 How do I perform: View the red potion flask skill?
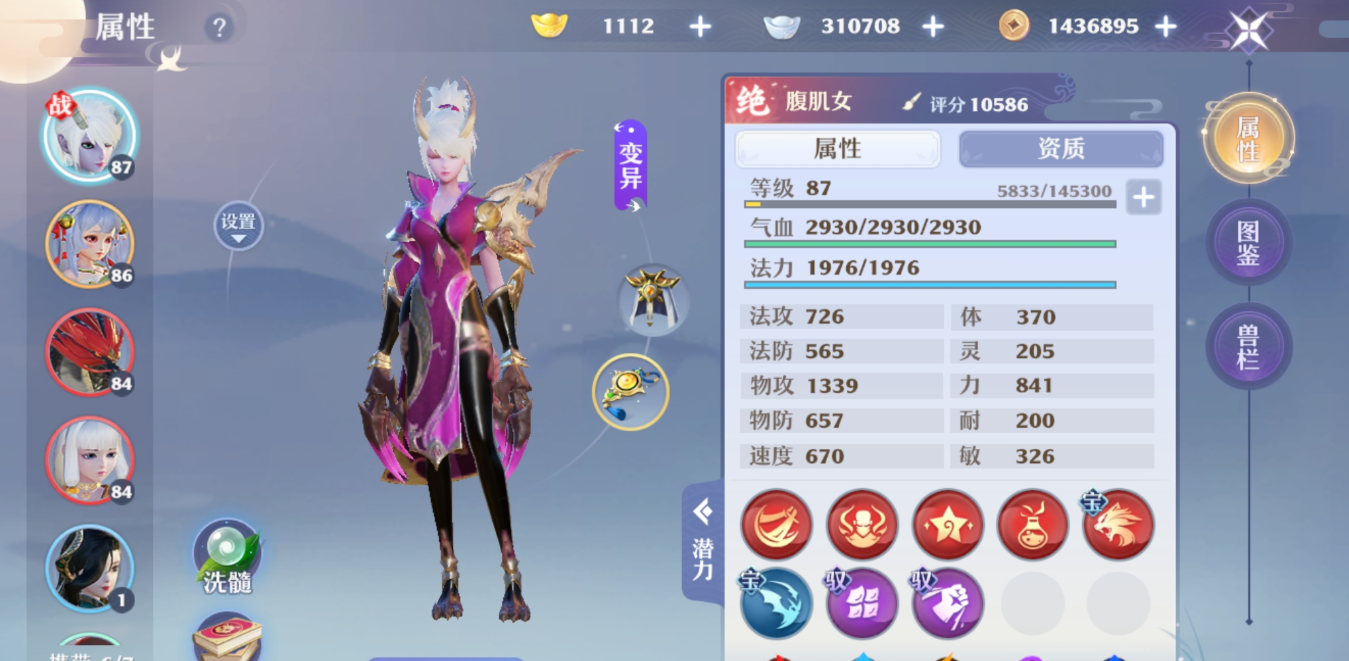1032,524
